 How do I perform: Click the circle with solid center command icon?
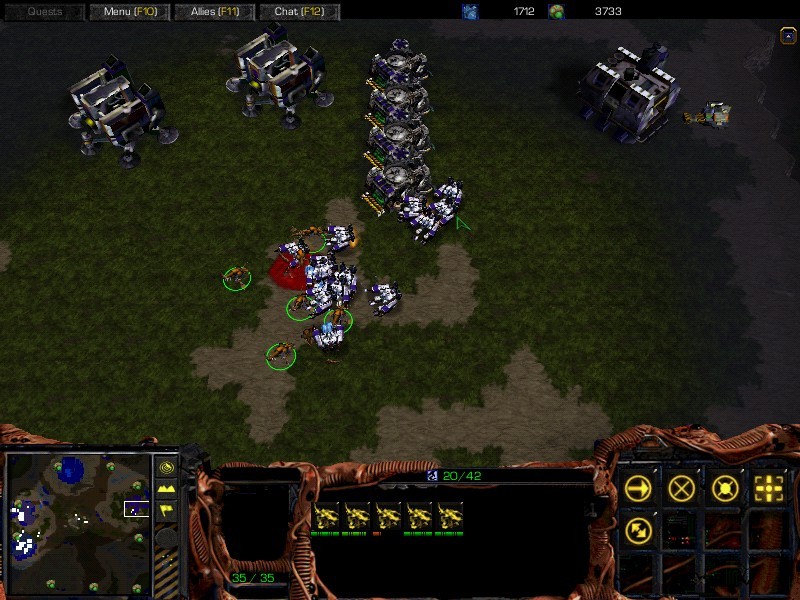point(725,488)
